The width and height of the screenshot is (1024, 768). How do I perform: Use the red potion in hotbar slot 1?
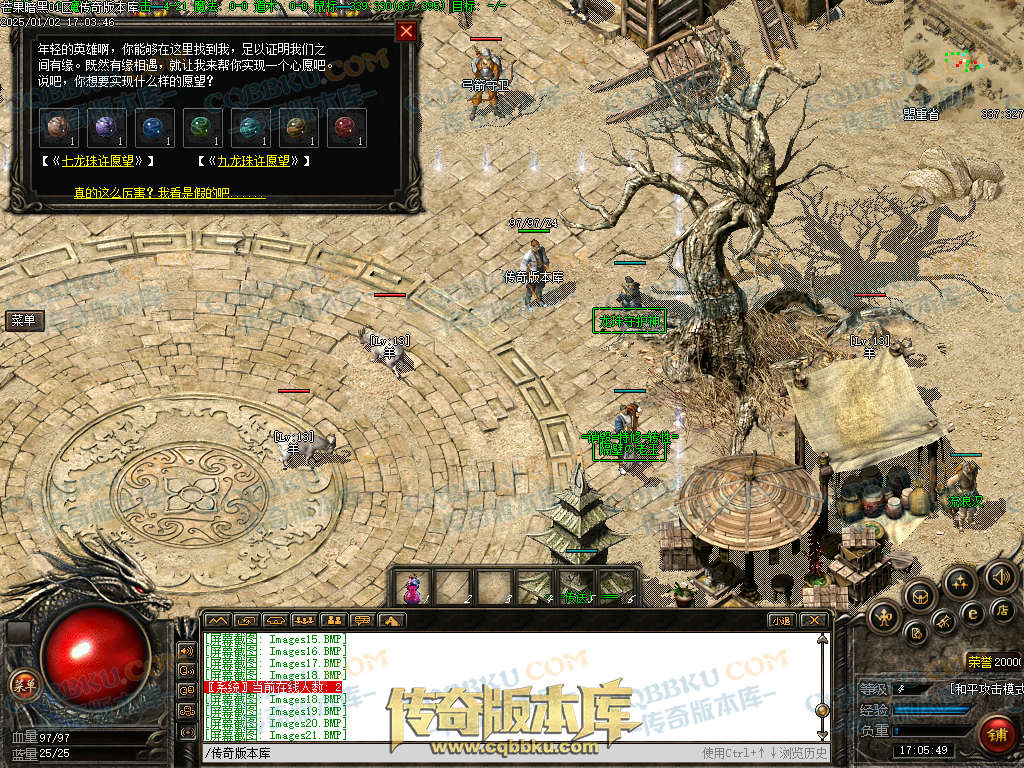click(412, 587)
